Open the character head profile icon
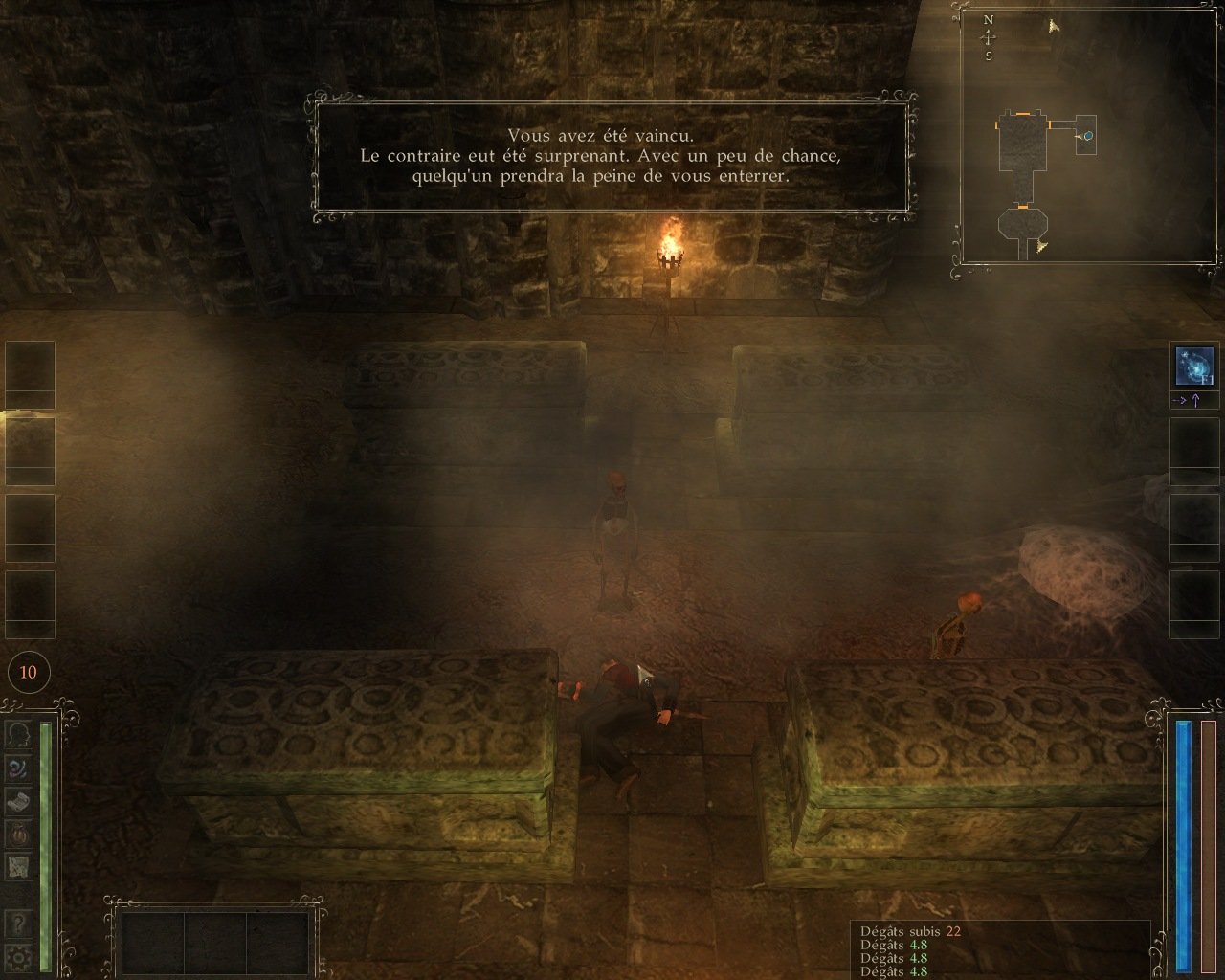The height and width of the screenshot is (980, 1225). [x=18, y=735]
